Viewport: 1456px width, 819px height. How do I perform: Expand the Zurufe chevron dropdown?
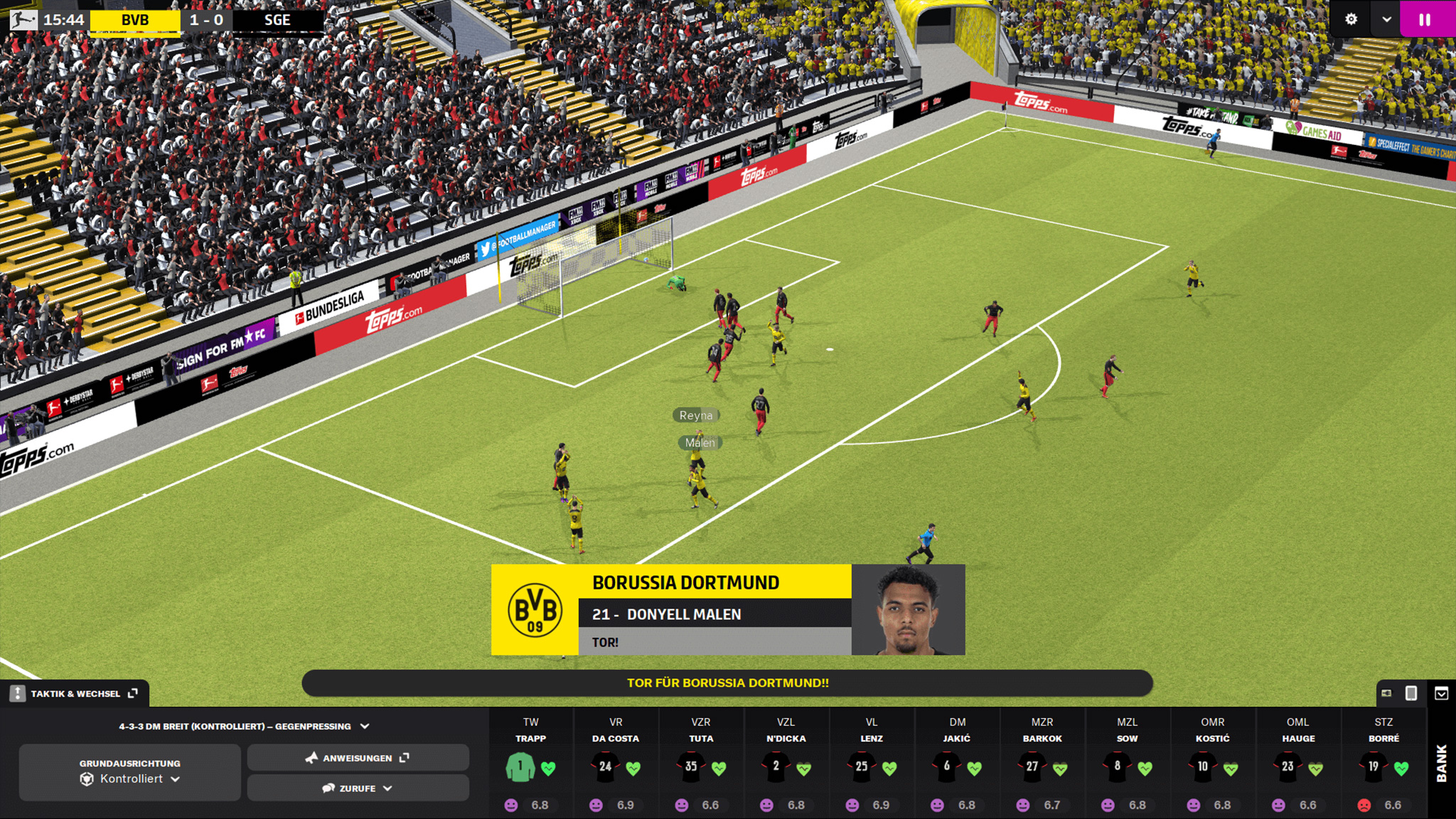coord(386,789)
